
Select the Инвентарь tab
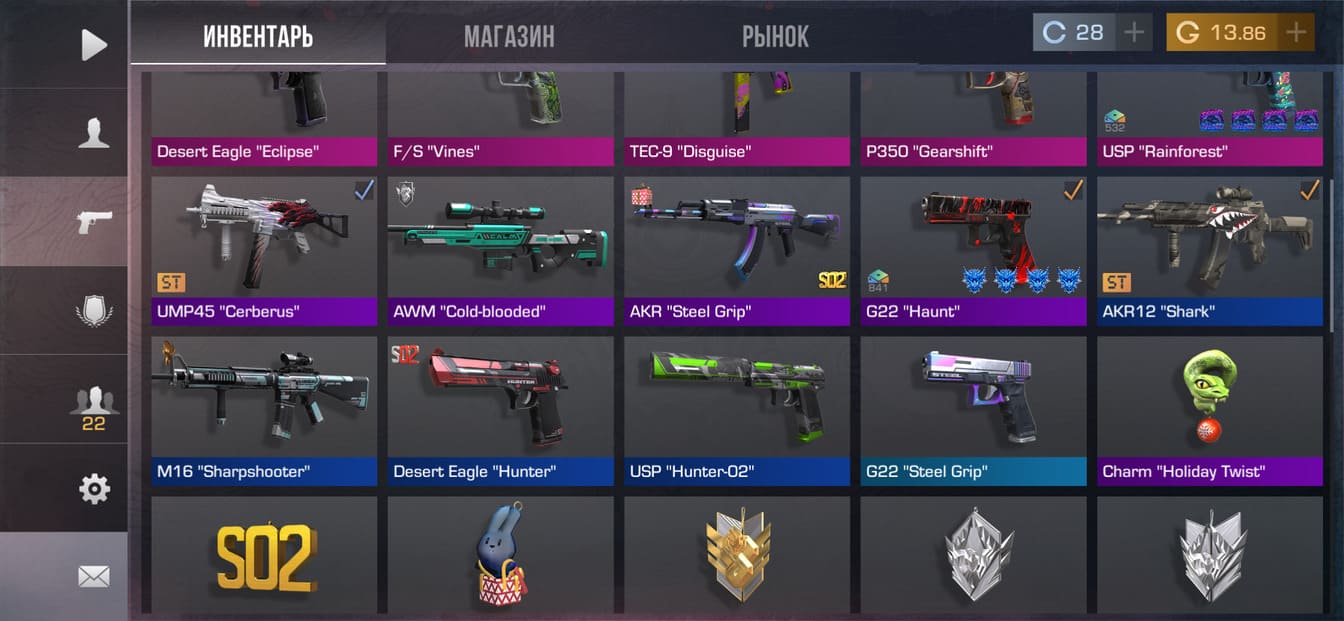[x=258, y=37]
